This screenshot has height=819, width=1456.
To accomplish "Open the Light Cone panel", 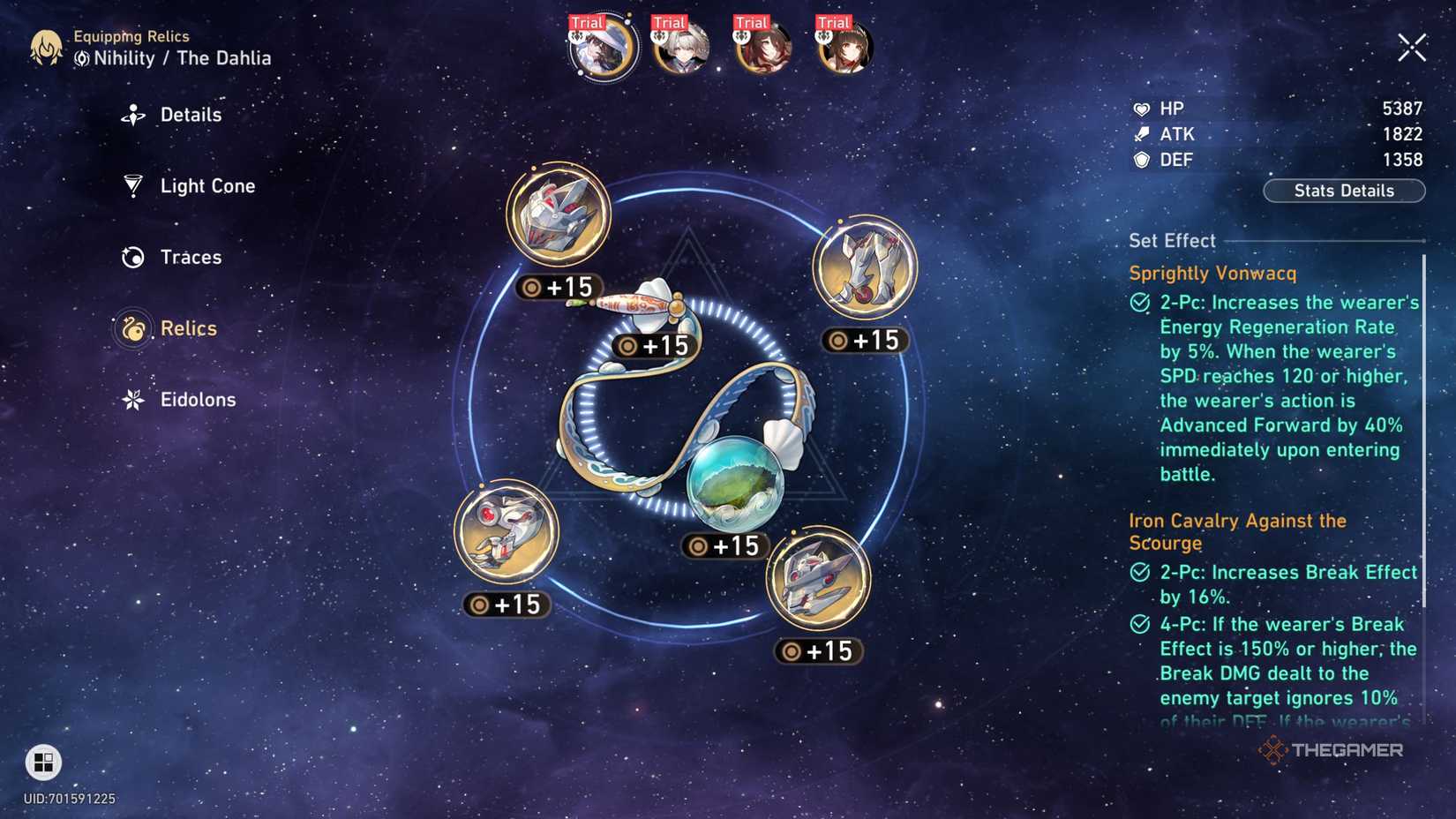I will click(132, 185).
